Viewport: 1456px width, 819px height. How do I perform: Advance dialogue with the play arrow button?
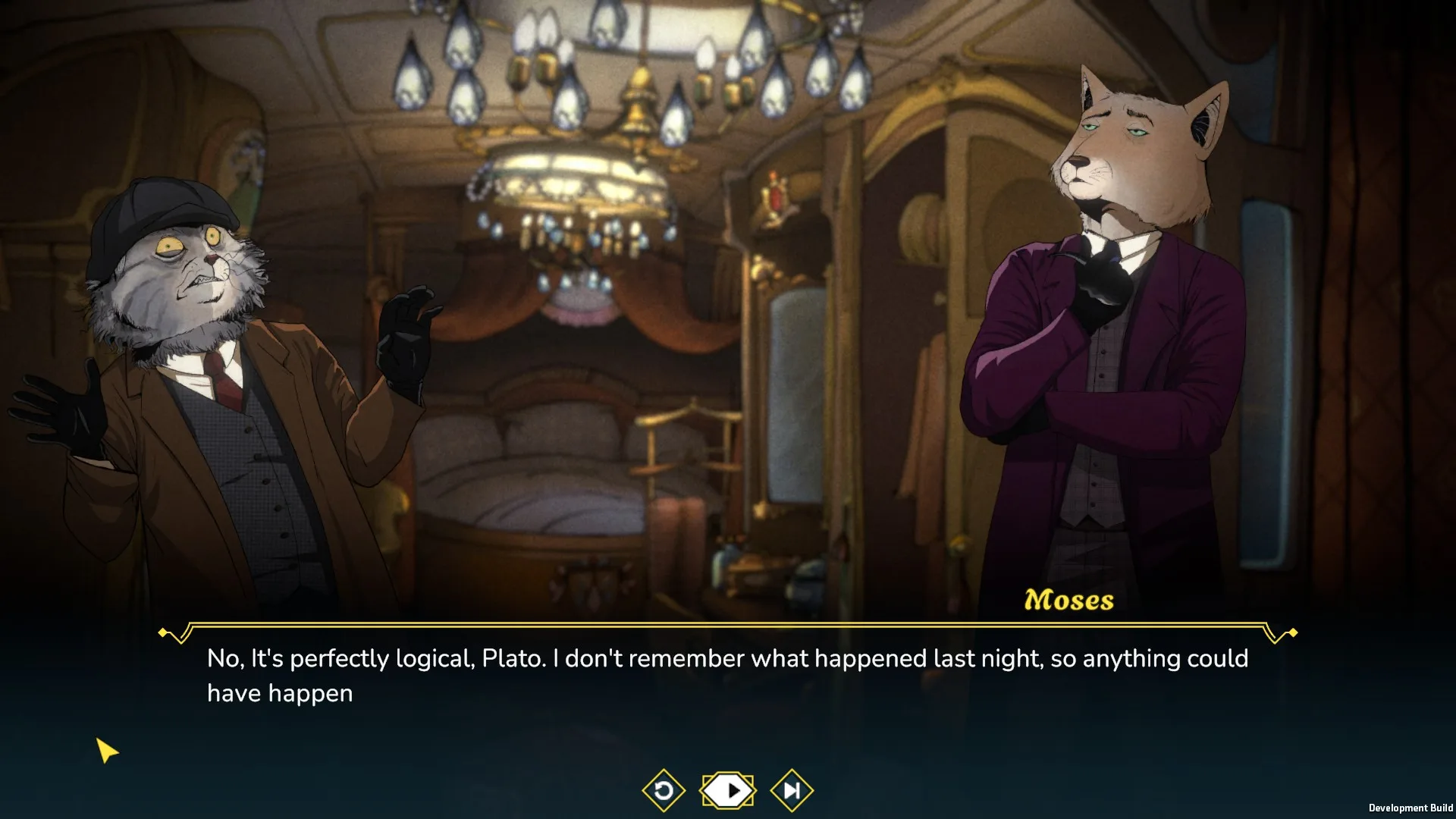click(x=728, y=791)
